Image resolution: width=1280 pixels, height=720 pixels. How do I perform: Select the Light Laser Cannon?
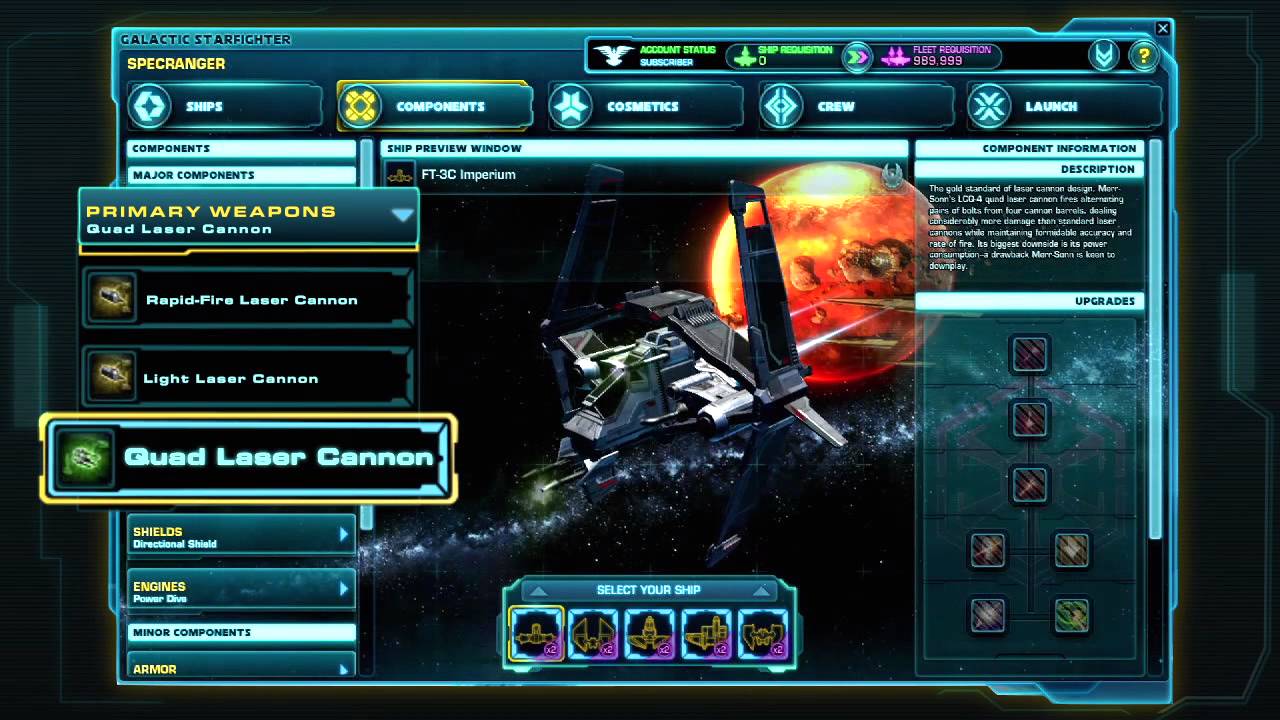point(248,379)
